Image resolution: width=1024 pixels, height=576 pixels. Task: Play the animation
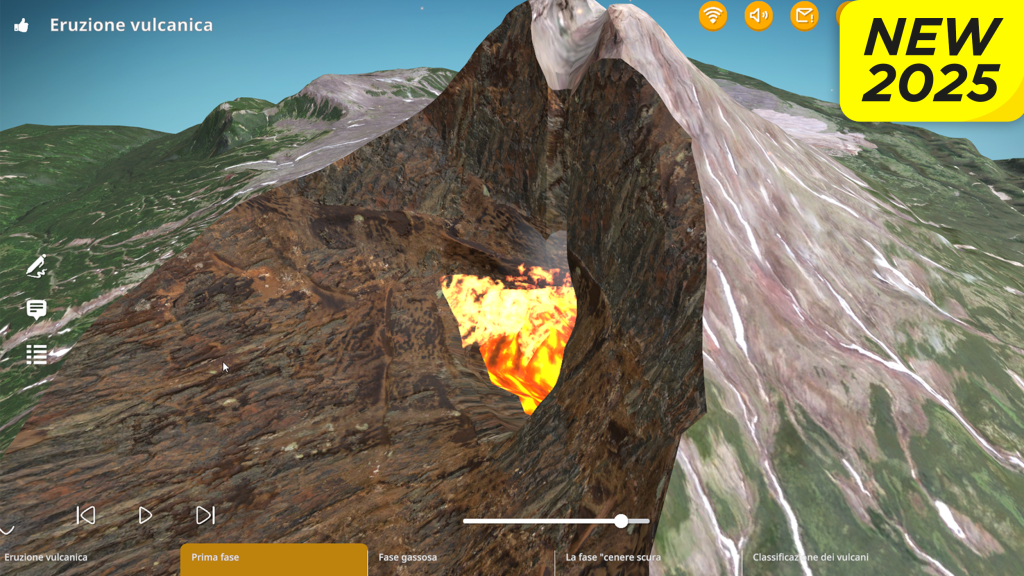(x=145, y=515)
